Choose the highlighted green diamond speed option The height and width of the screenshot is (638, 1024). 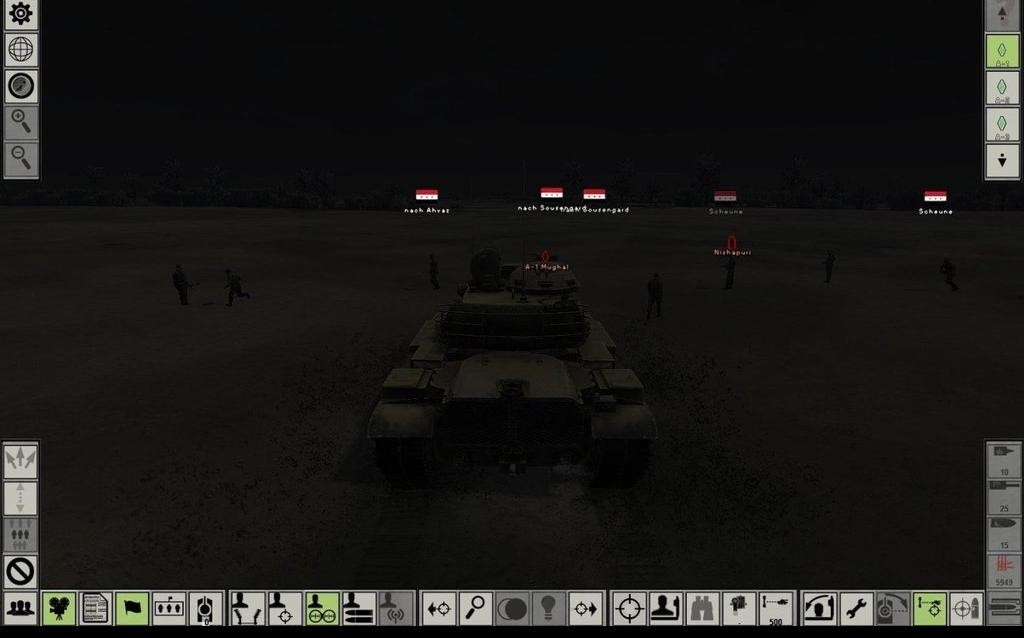coord(1002,51)
